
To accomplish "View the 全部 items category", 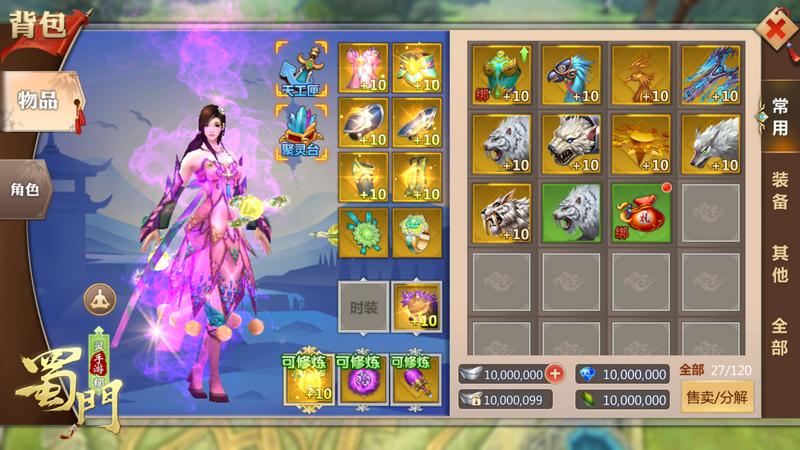I will tap(779, 337).
